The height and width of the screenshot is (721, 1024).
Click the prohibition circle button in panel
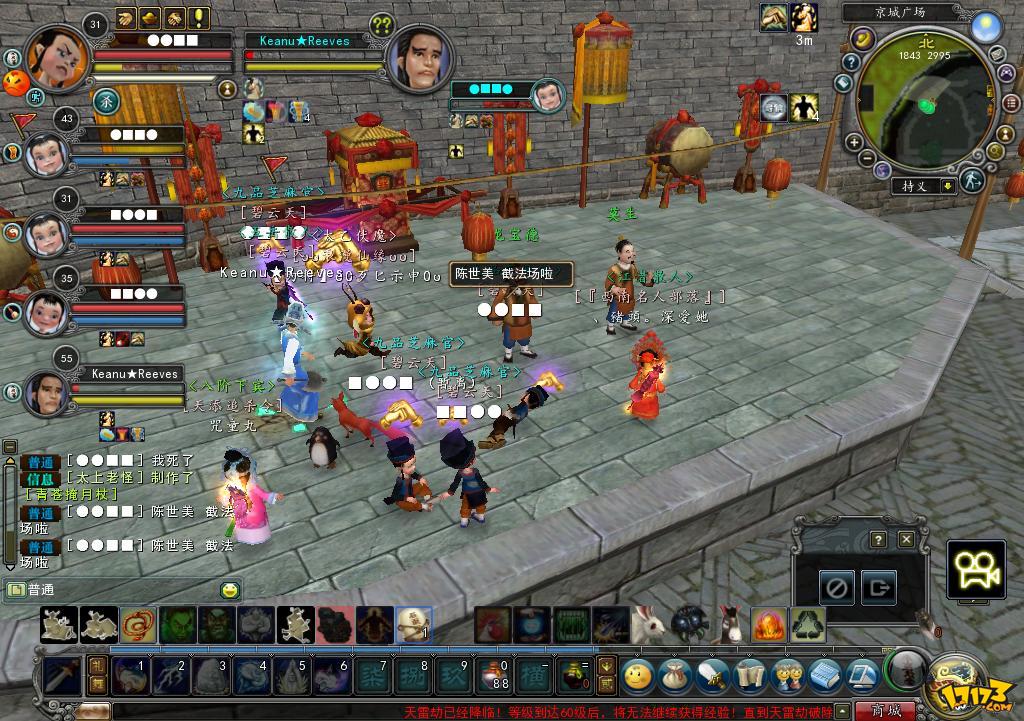point(837,587)
